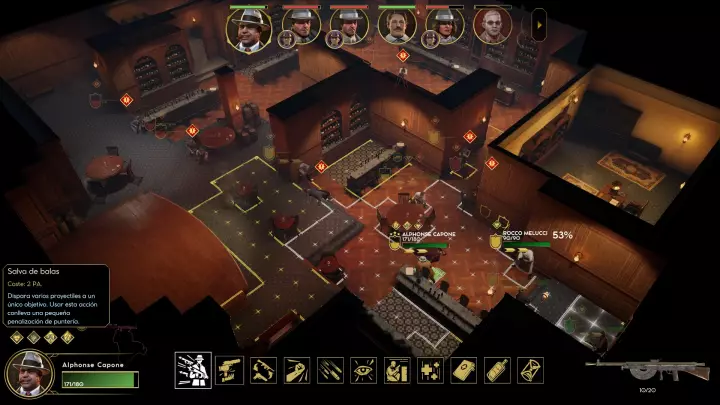Viewport: 720px width, 405px height.
Task: Select the bald man with glasses portrait
Action: click(492, 27)
